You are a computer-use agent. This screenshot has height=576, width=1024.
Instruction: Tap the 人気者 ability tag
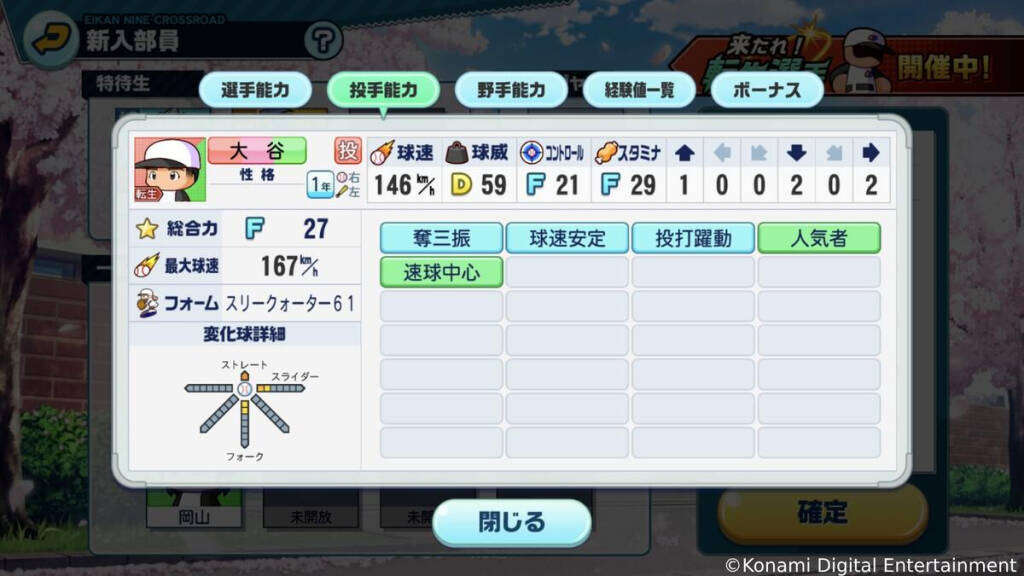point(819,238)
